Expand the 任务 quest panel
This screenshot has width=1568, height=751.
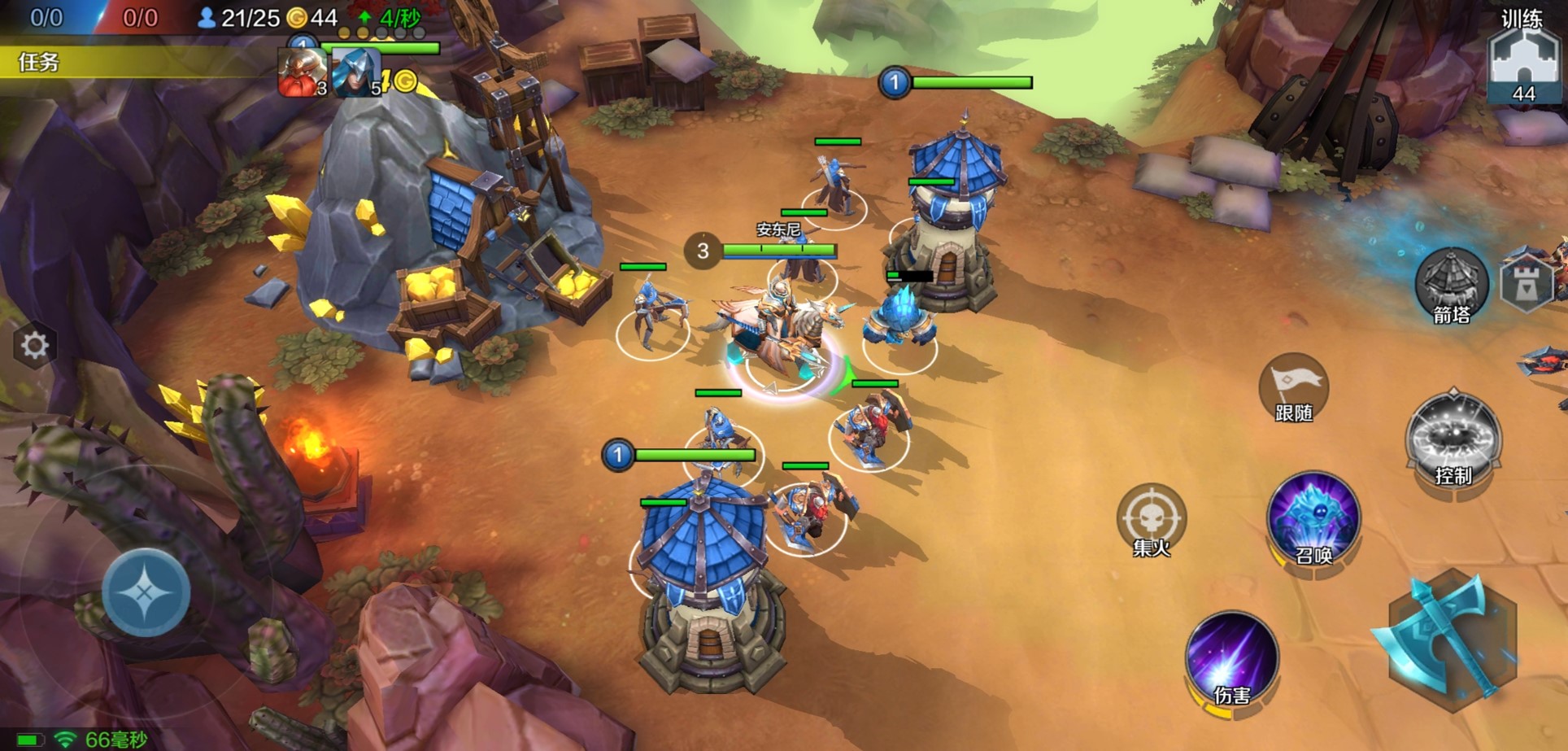(39, 62)
